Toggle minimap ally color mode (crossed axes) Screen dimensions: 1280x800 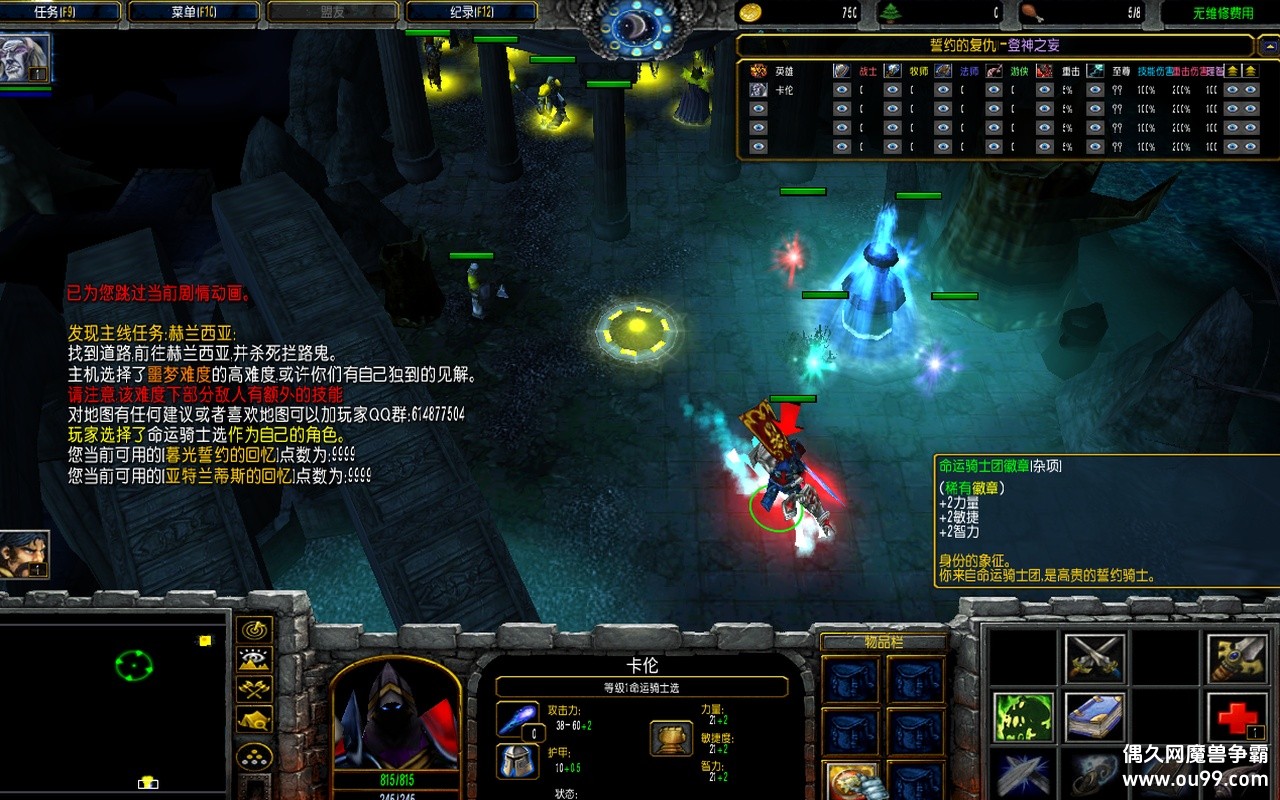pyautogui.click(x=254, y=689)
